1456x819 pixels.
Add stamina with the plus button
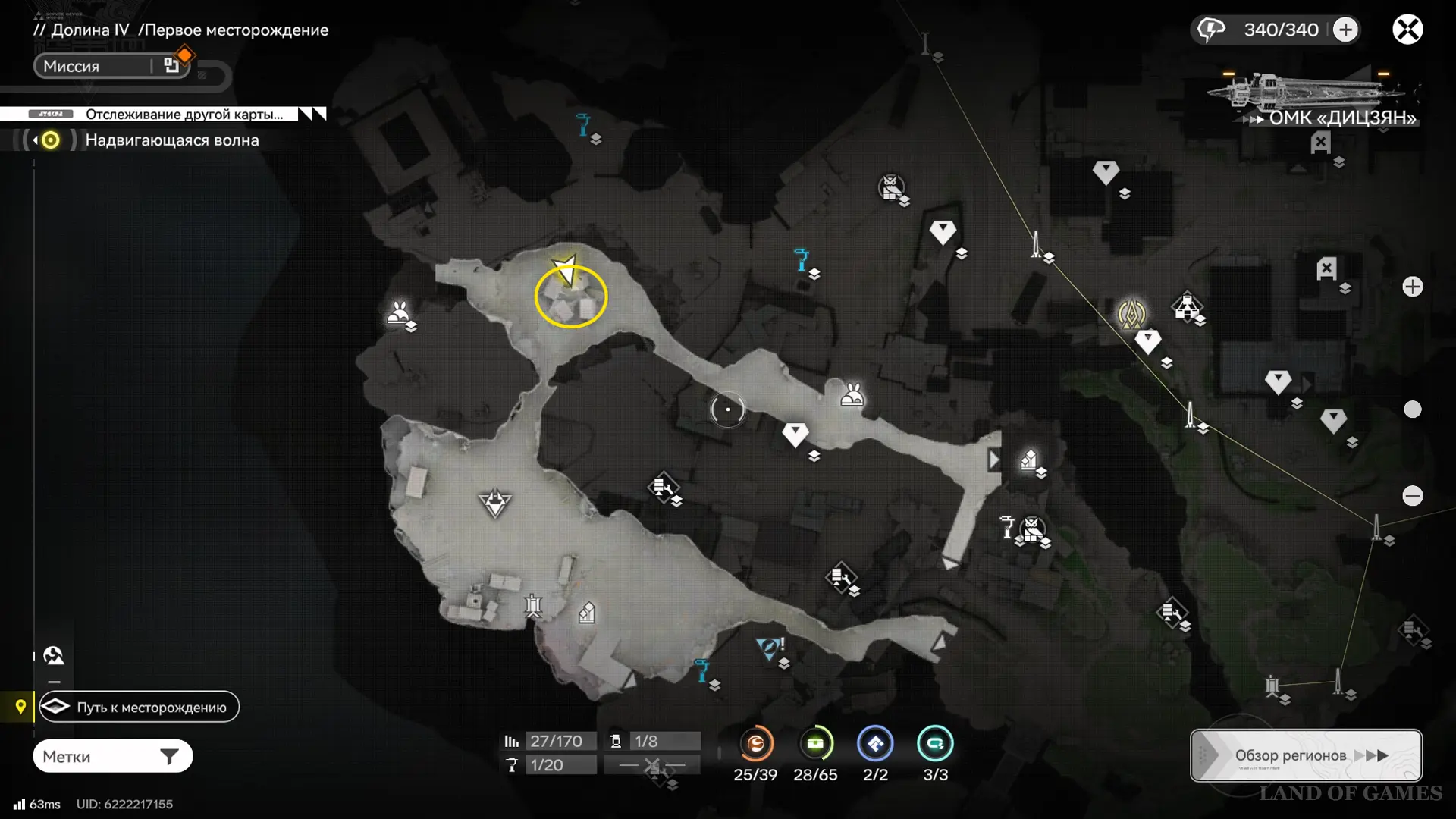click(1345, 30)
